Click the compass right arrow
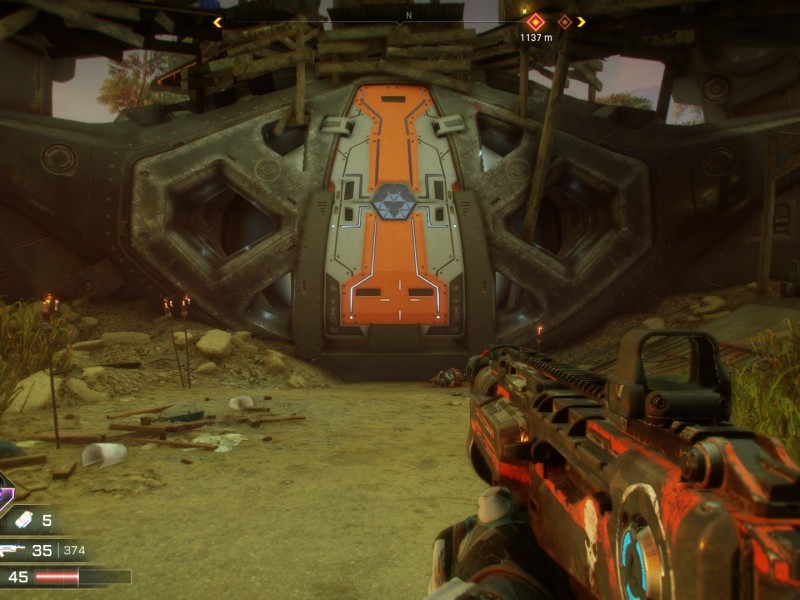The image size is (800, 600). pyautogui.click(x=582, y=21)
